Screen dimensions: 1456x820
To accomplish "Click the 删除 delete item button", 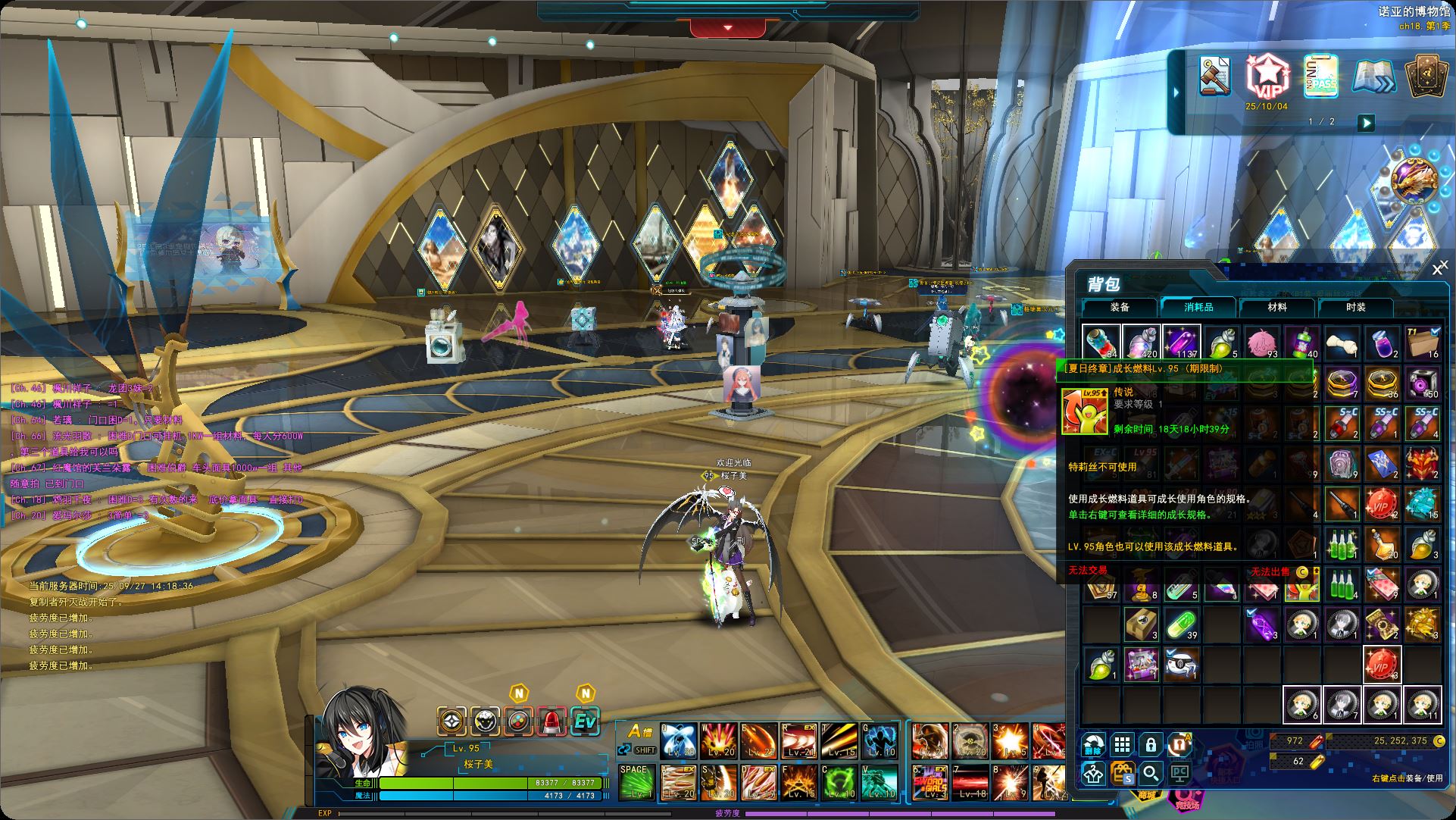I will [x=1093, y=744].
